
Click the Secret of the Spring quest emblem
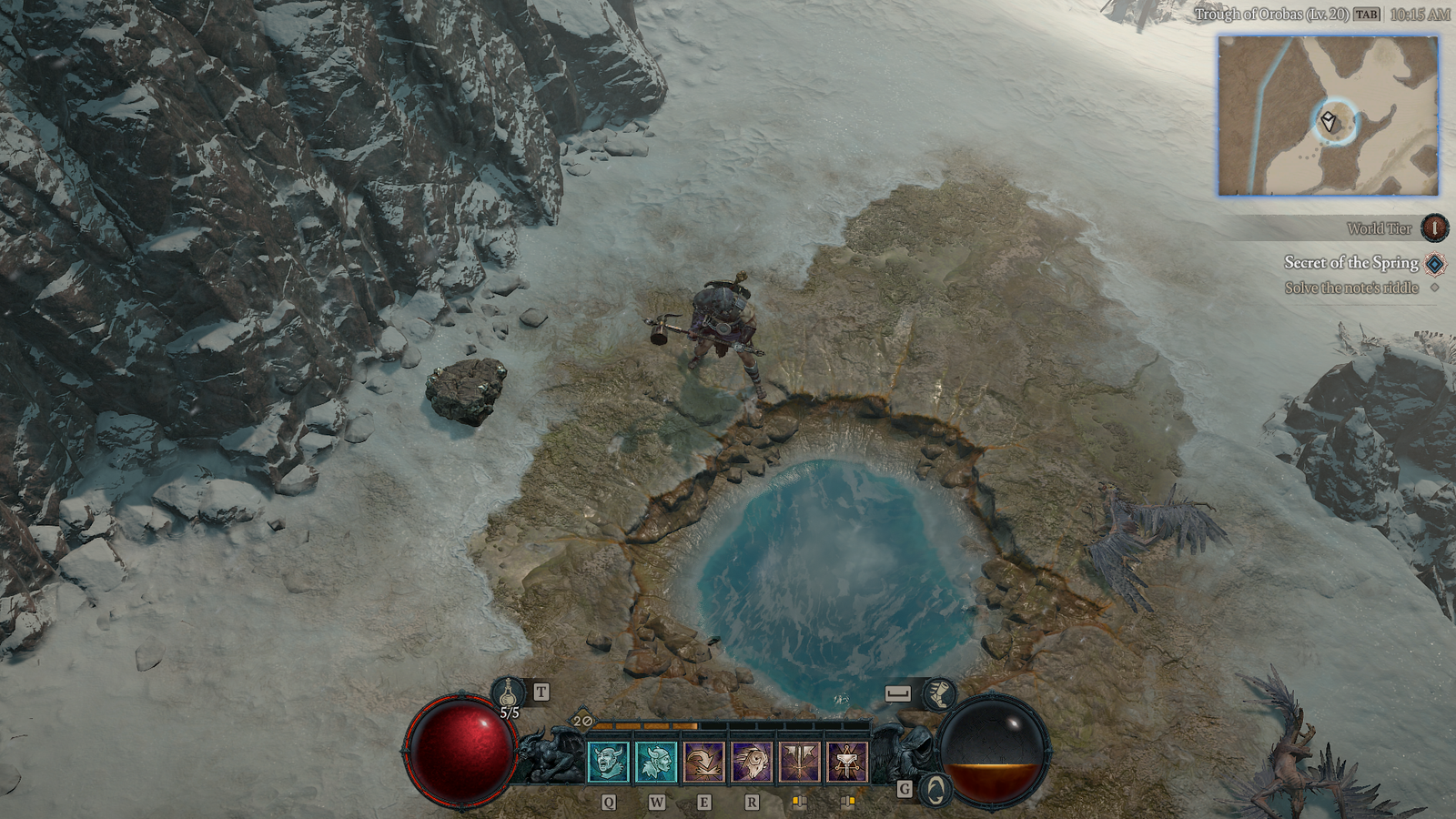point(1433,263)
